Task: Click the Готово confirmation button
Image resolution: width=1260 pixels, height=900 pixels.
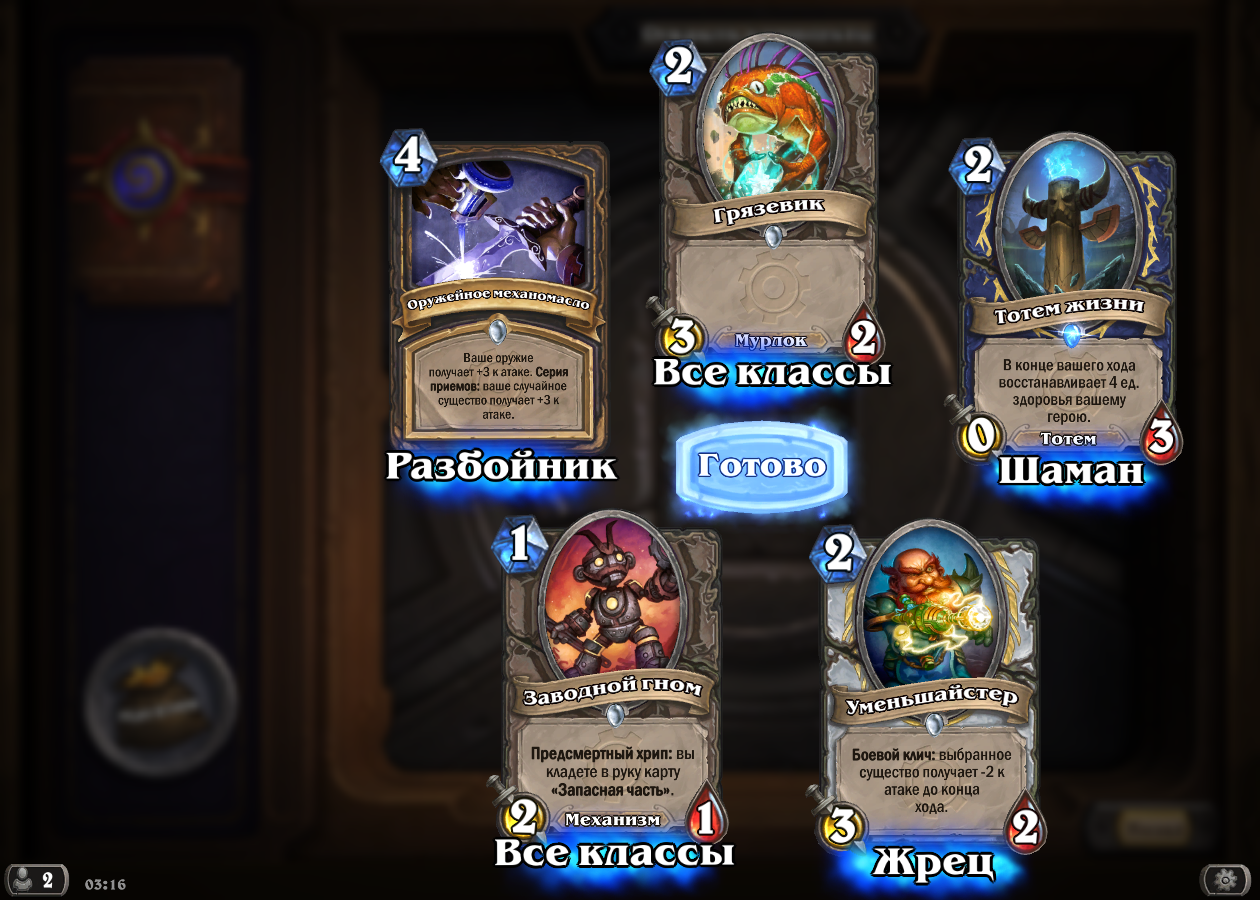Action: pos(761,465)
